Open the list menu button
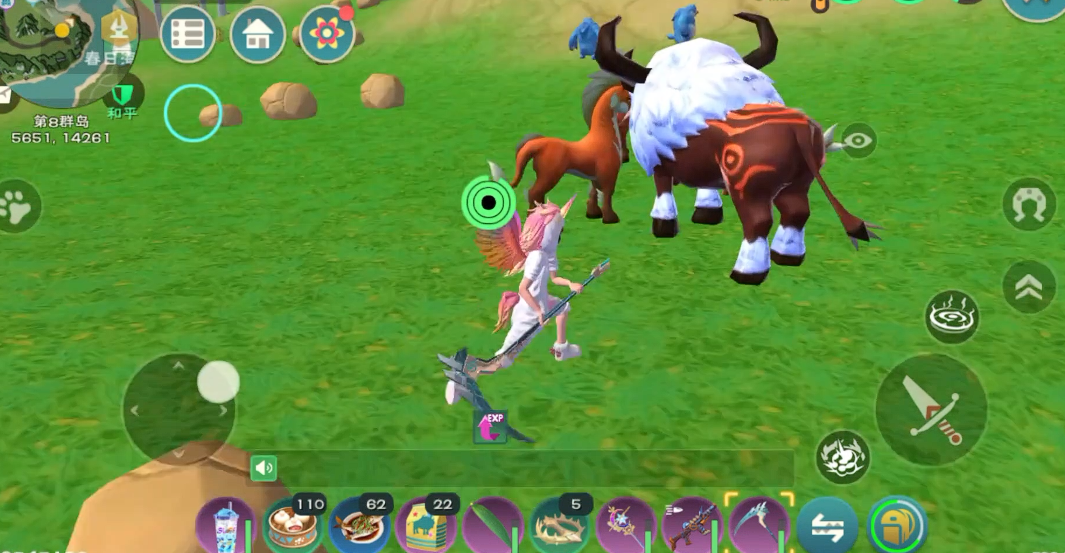1065x553 pixels. pos(188,35)
